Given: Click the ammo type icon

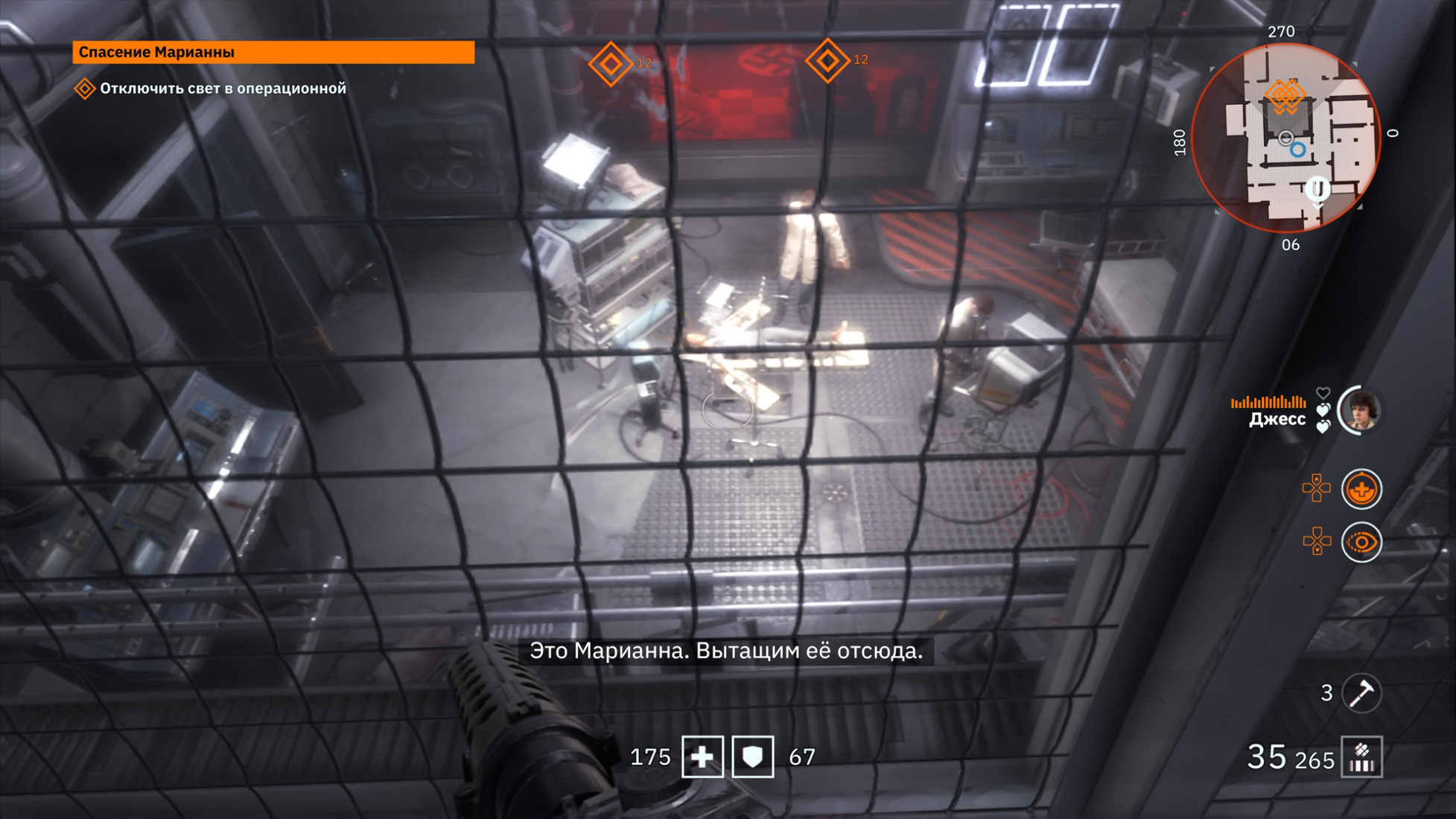Looking at the screenshot, I should point(1361,757).
